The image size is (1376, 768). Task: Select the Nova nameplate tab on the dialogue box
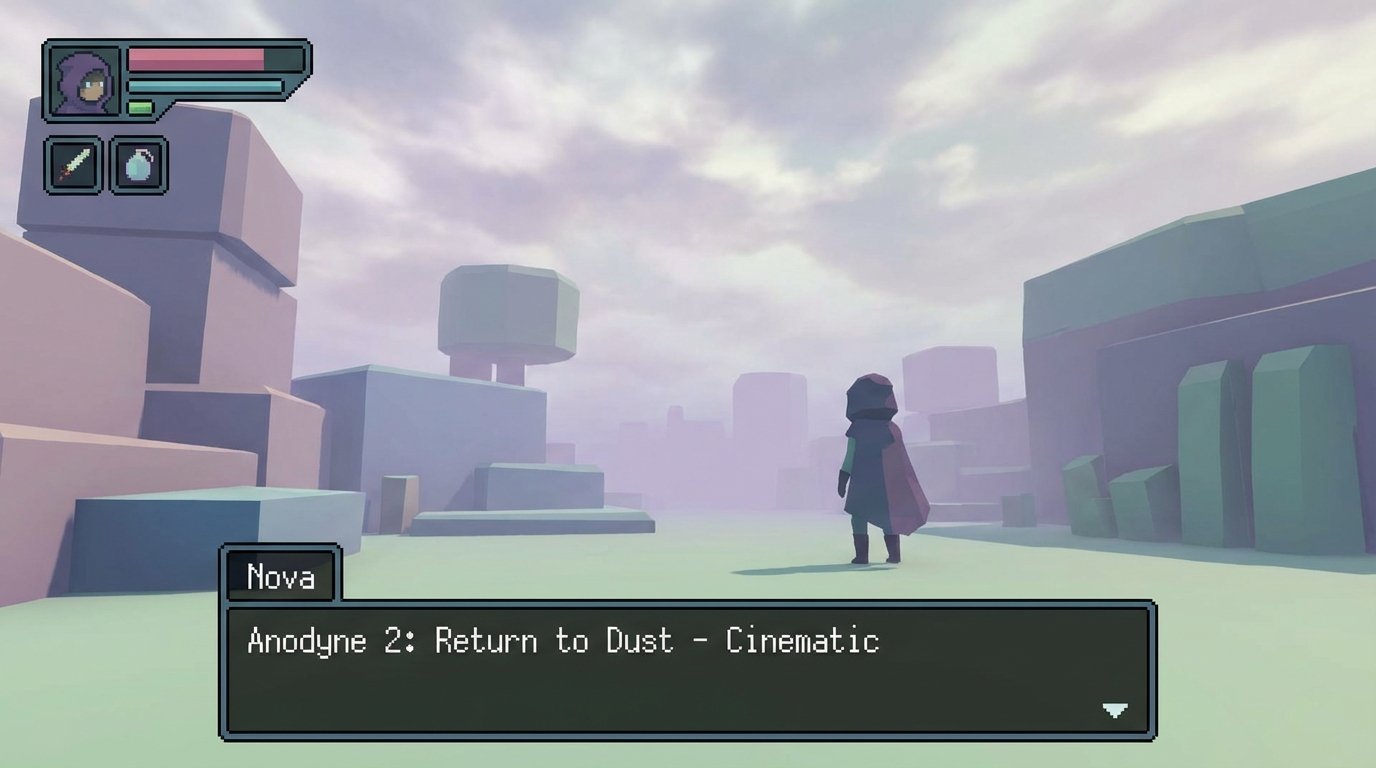pyautogui.click(x=281, y=576)
